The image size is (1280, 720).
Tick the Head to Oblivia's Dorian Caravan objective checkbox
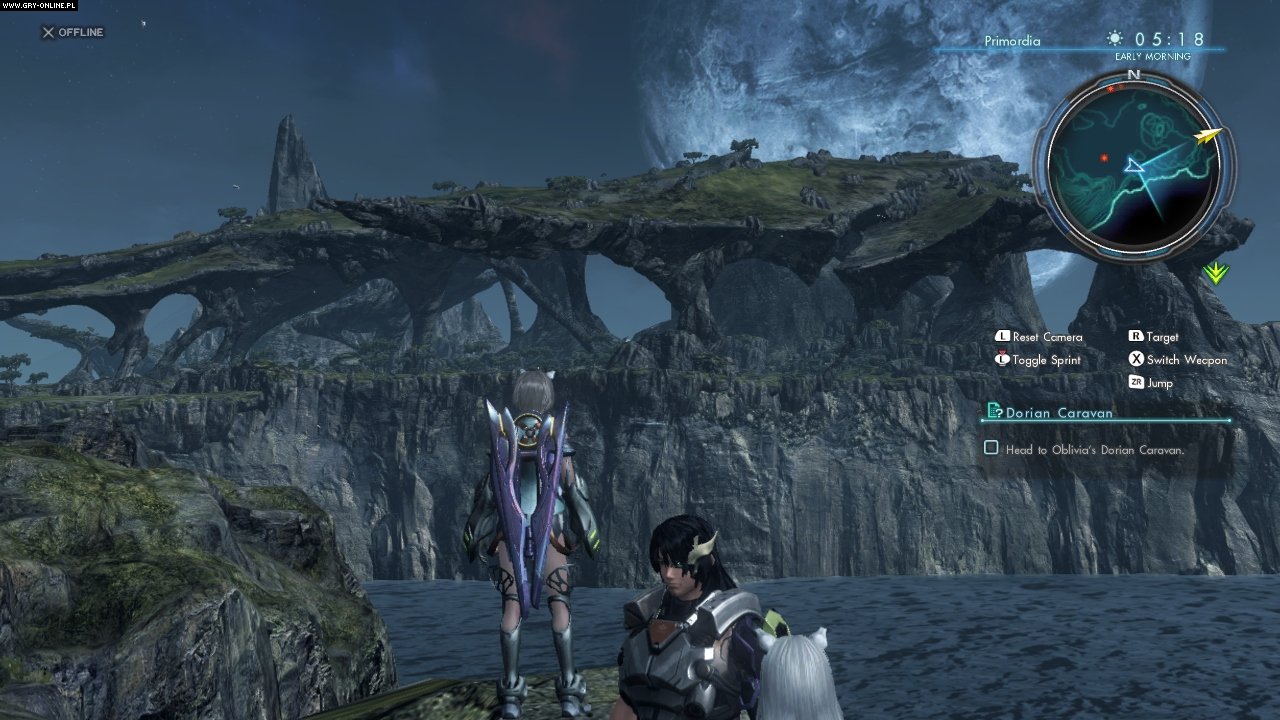[991, 448]
